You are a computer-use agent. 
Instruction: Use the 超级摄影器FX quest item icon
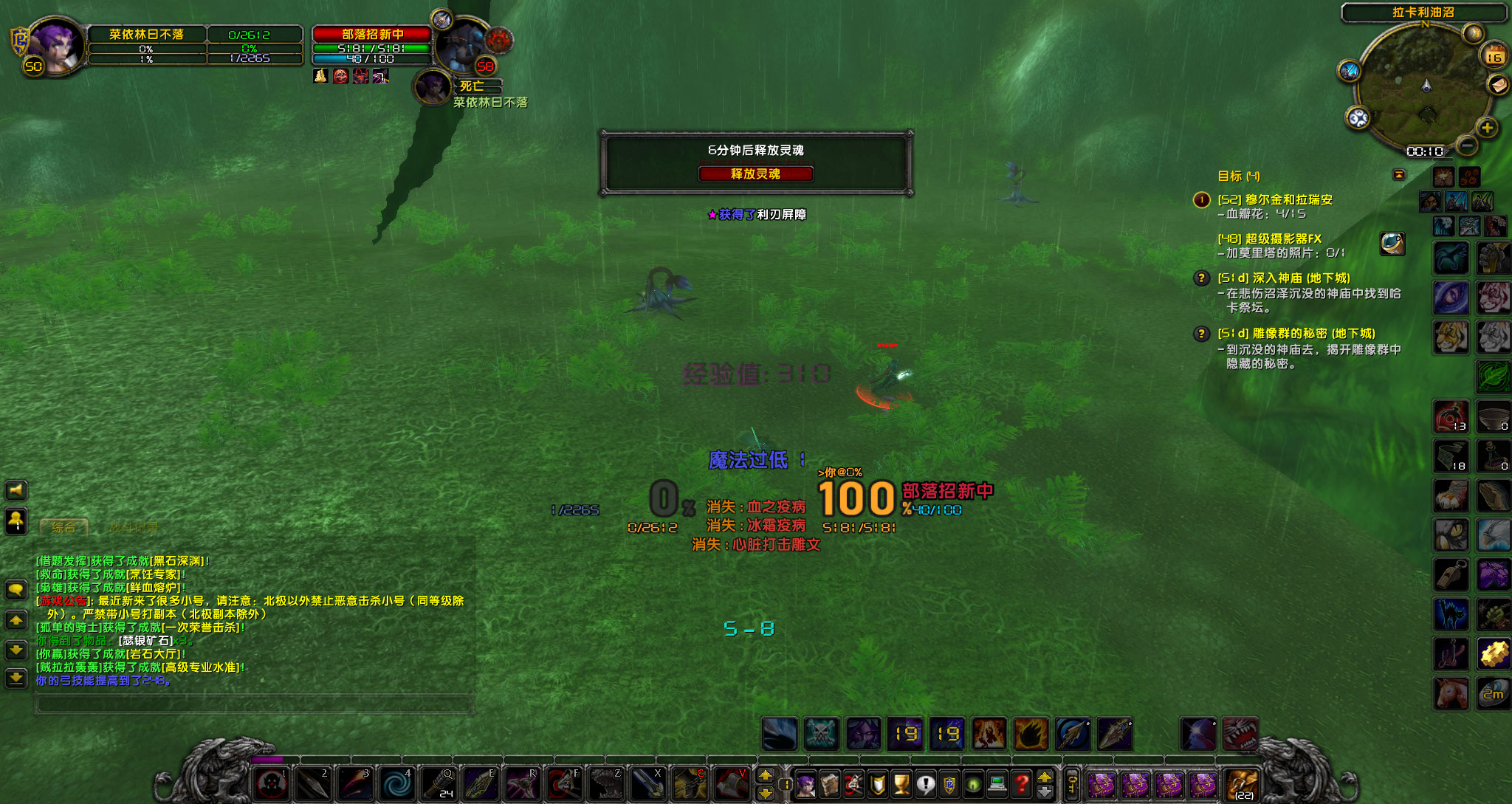pyautogui.click(x=1392, y=243)
